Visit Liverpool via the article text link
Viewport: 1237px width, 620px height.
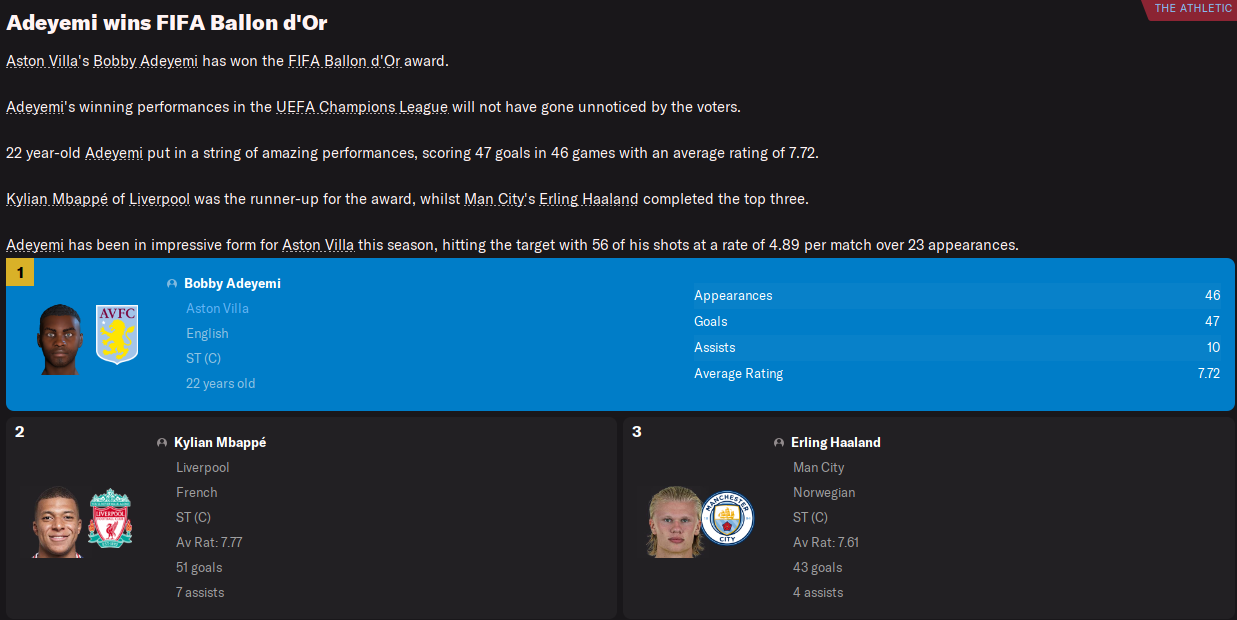pyautogui.click(x=160, y=199)
